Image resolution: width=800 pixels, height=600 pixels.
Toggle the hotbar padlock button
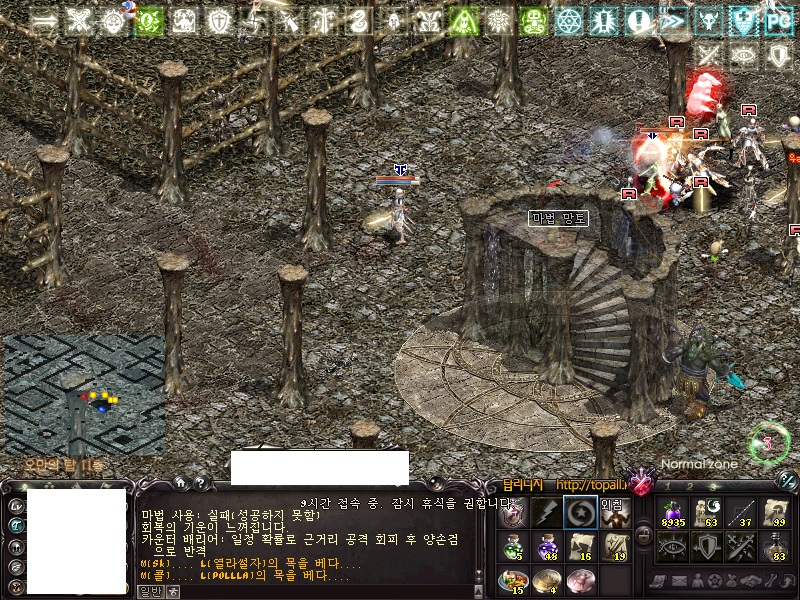(x=644, y=536)
